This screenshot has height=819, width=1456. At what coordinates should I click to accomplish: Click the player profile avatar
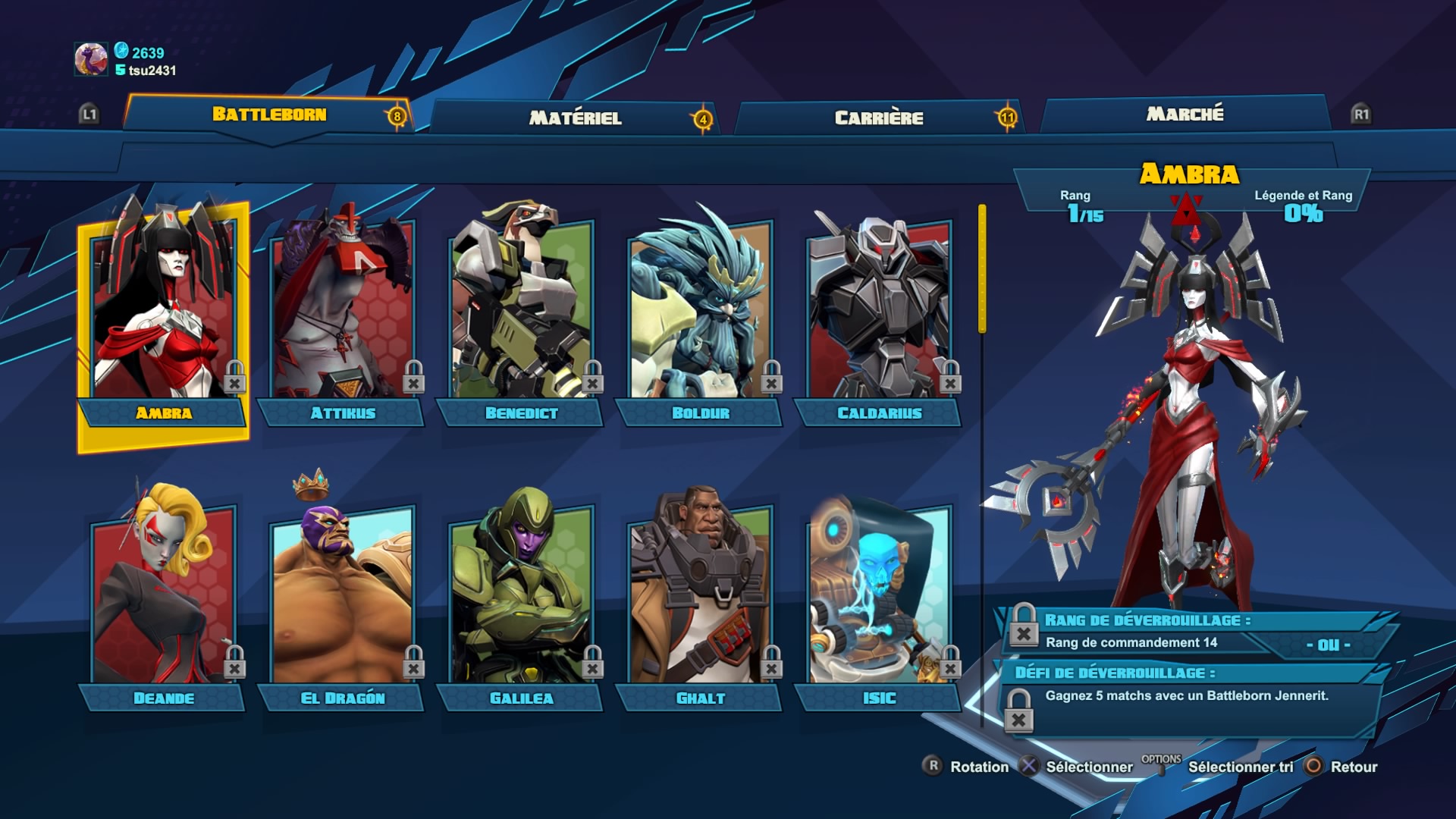tap(91, 59)
